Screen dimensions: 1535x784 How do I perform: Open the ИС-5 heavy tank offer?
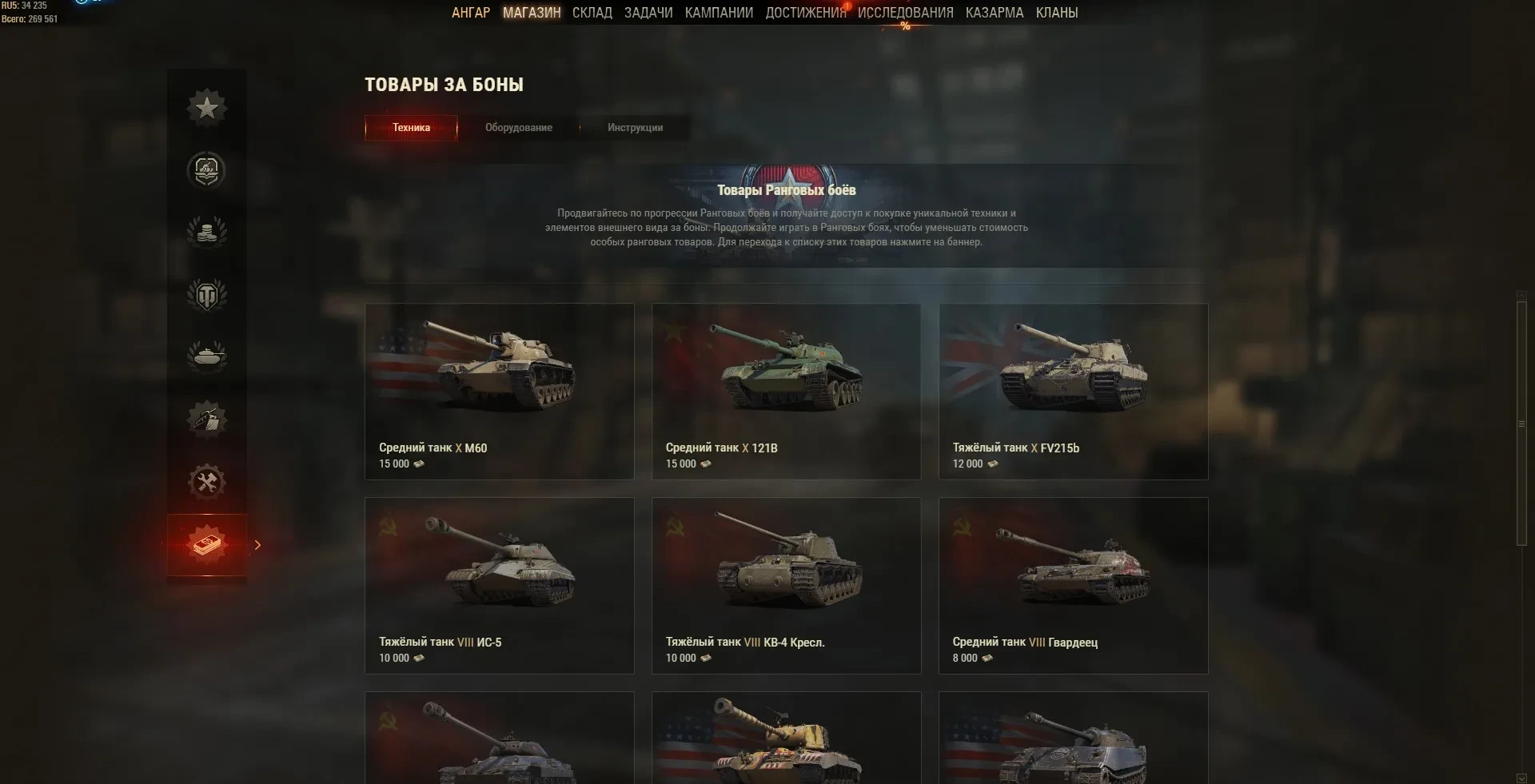499,585
